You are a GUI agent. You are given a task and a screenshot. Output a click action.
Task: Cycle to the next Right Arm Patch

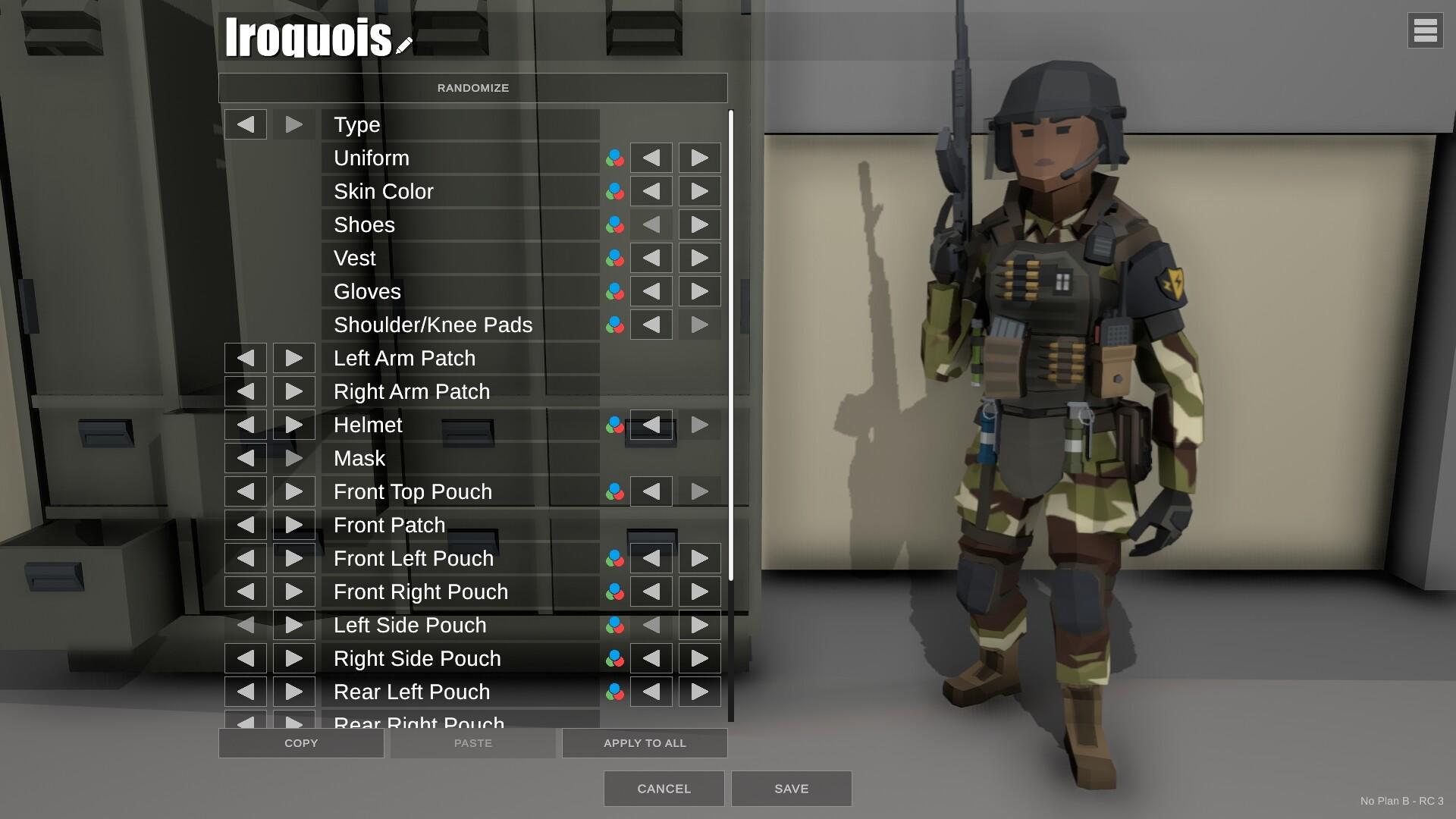click(293, 391)
